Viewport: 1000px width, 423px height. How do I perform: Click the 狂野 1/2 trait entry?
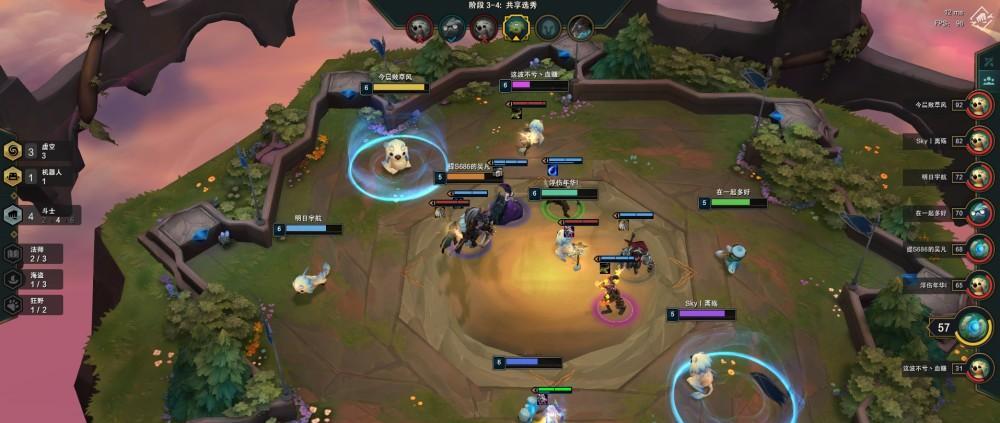point(30,304)
